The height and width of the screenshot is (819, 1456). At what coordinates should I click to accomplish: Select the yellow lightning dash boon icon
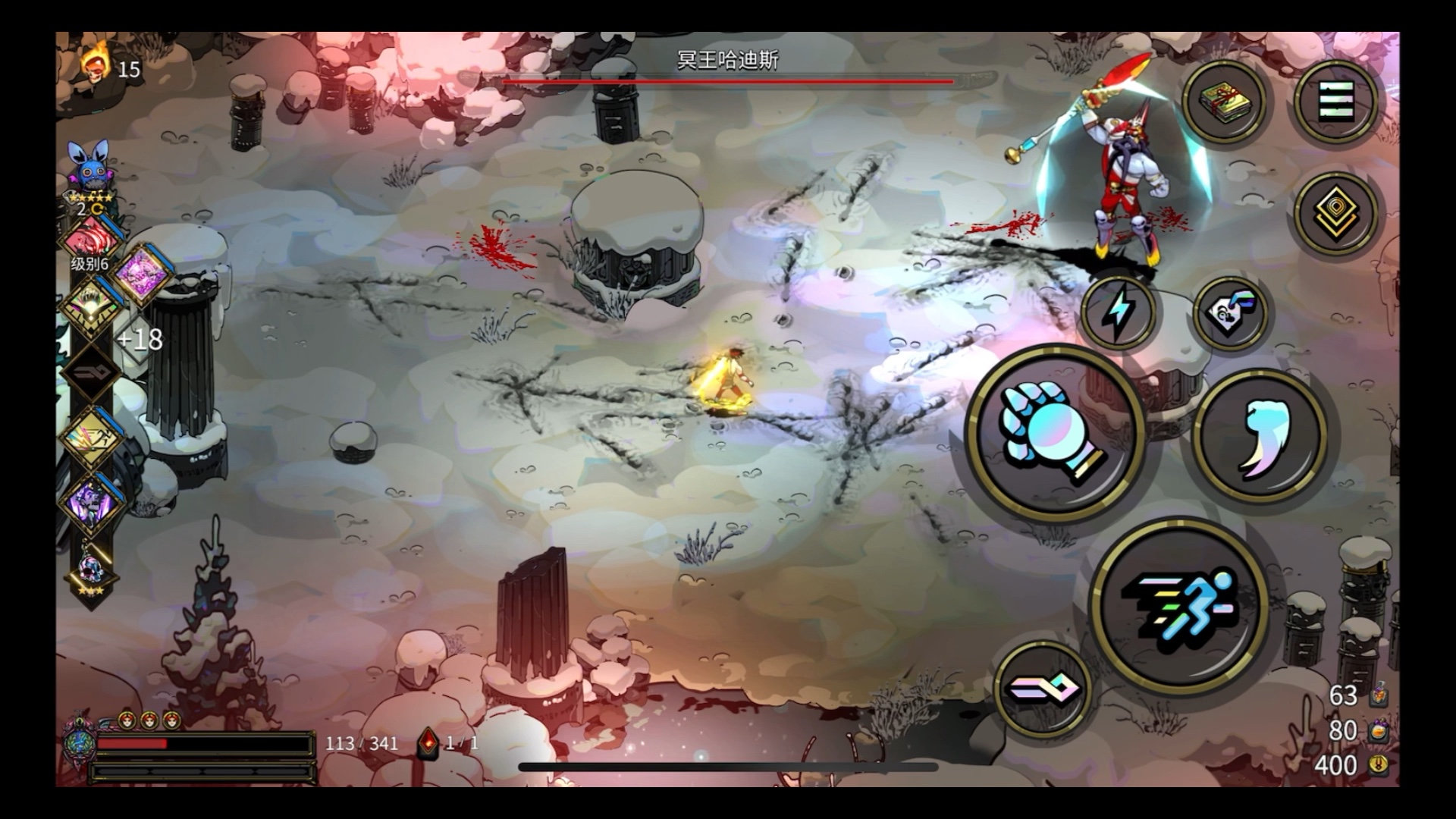click(91, 438)
